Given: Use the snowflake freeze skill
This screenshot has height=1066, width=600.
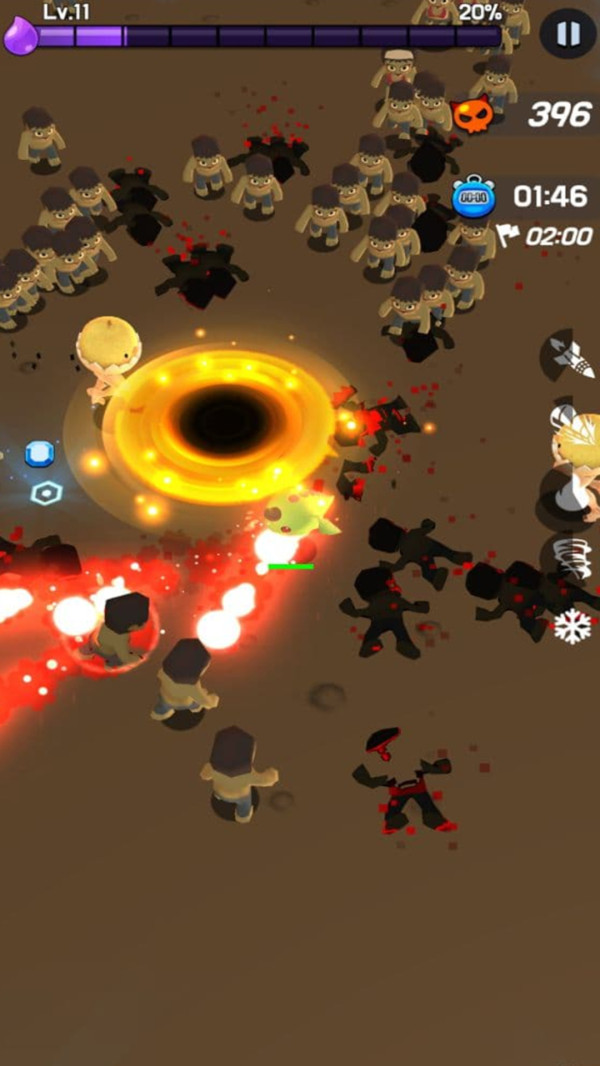Looking at the screenshot, I should click(x=573, y=627).
